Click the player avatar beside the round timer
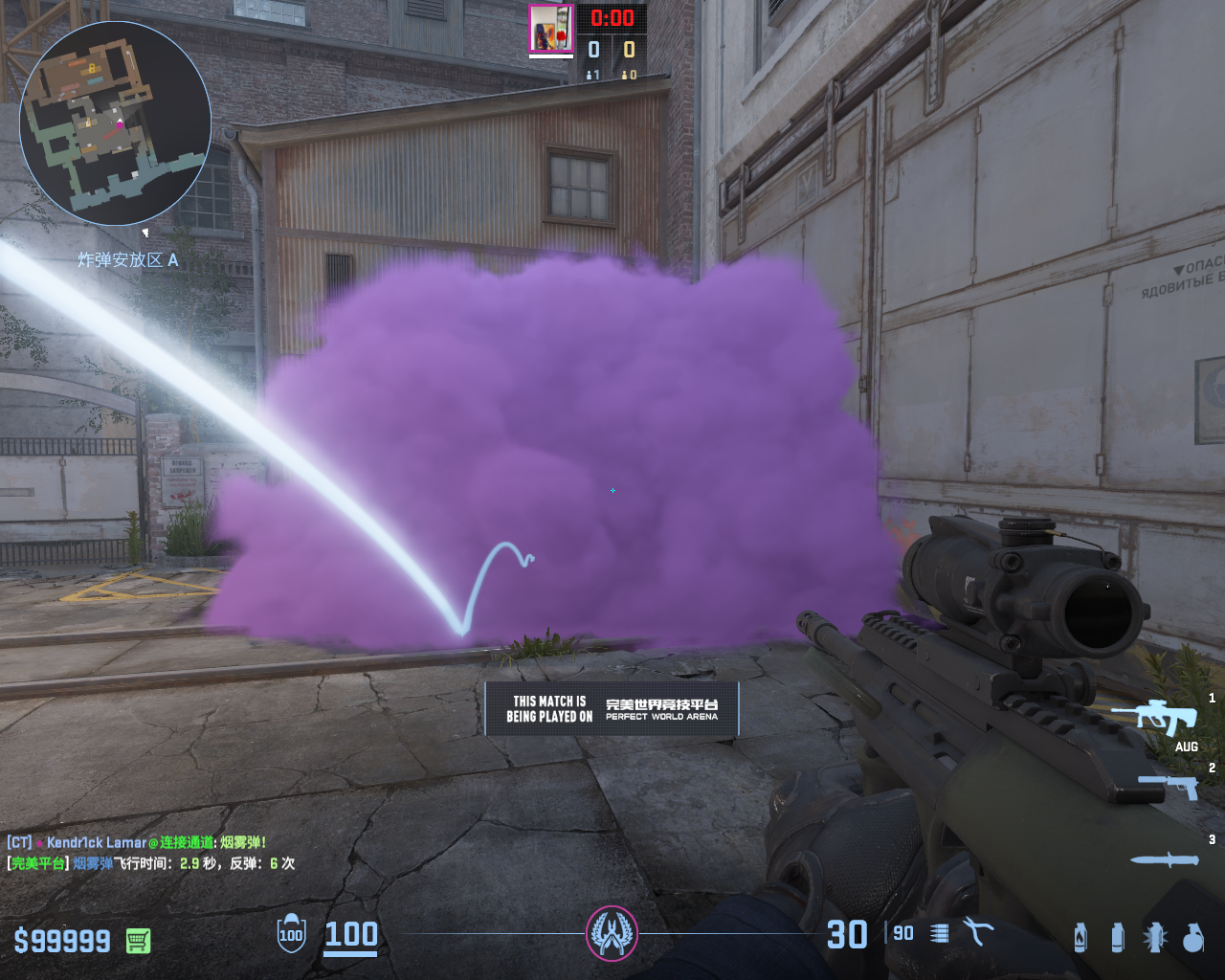Image resolution: width=1225 pixels, height=980 pixels. point(550,28)
